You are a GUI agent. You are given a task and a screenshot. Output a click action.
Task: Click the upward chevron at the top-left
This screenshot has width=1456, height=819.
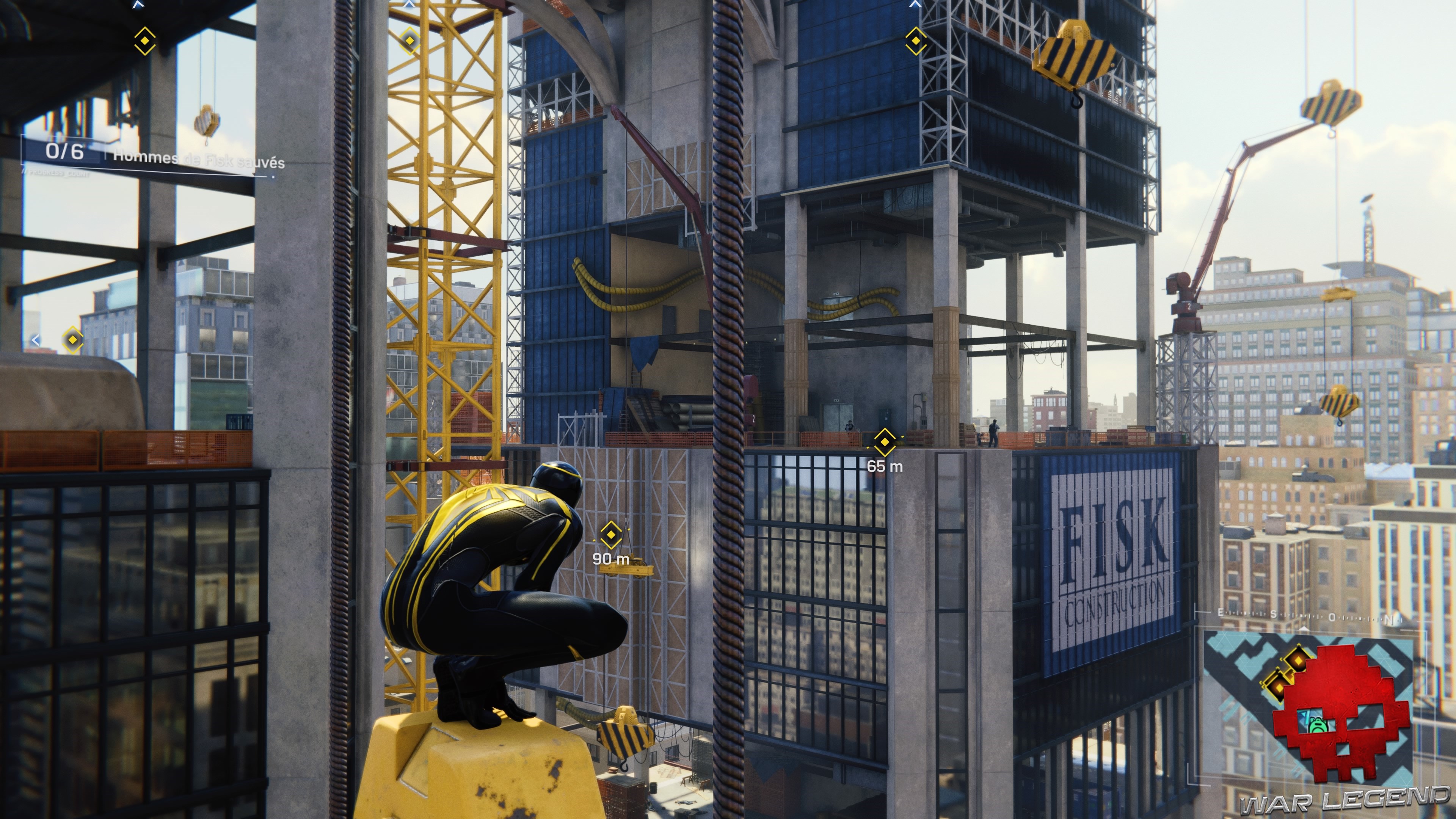pos(138,4)
